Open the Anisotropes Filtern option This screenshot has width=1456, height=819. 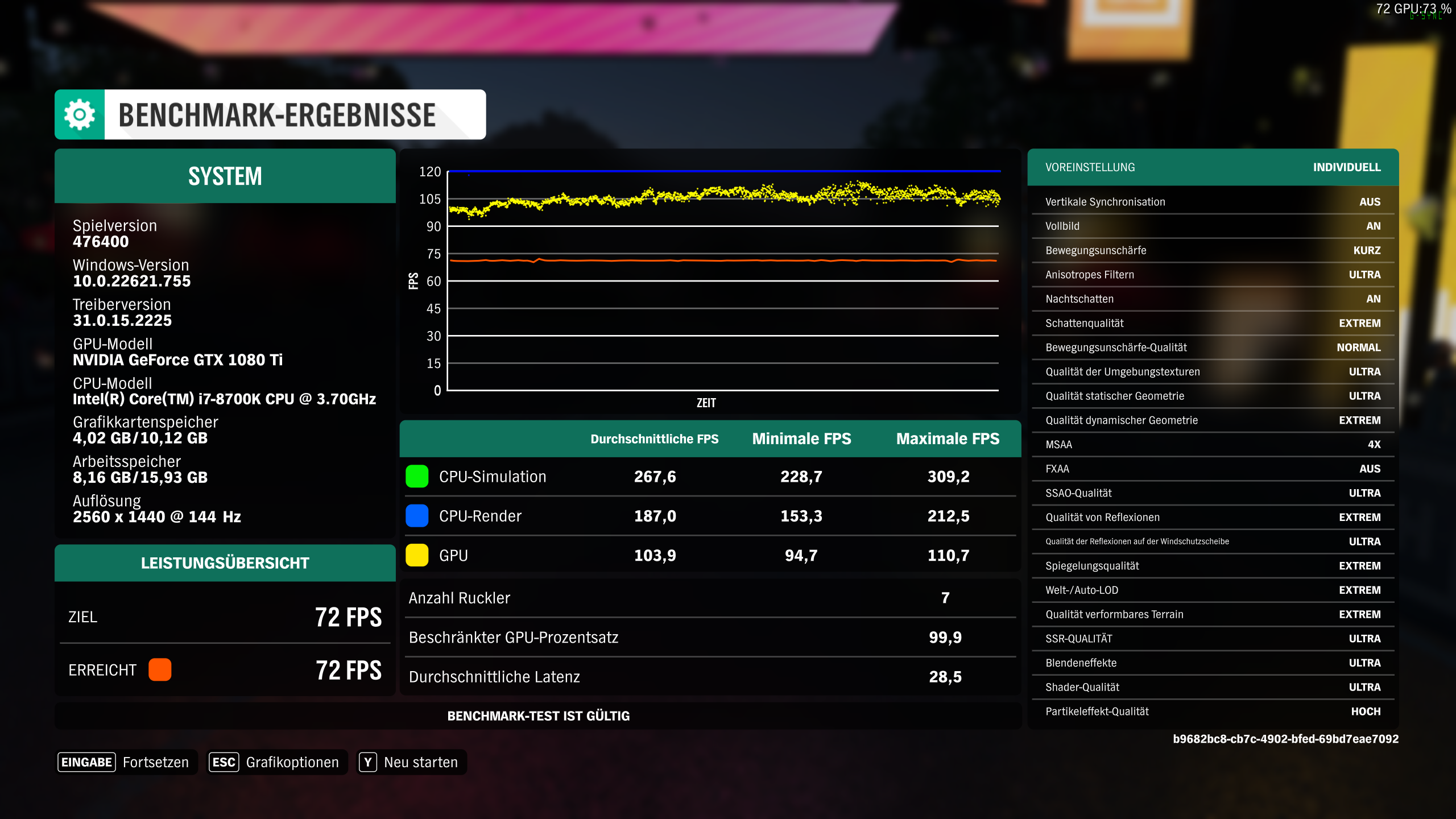pos(1211,274)
